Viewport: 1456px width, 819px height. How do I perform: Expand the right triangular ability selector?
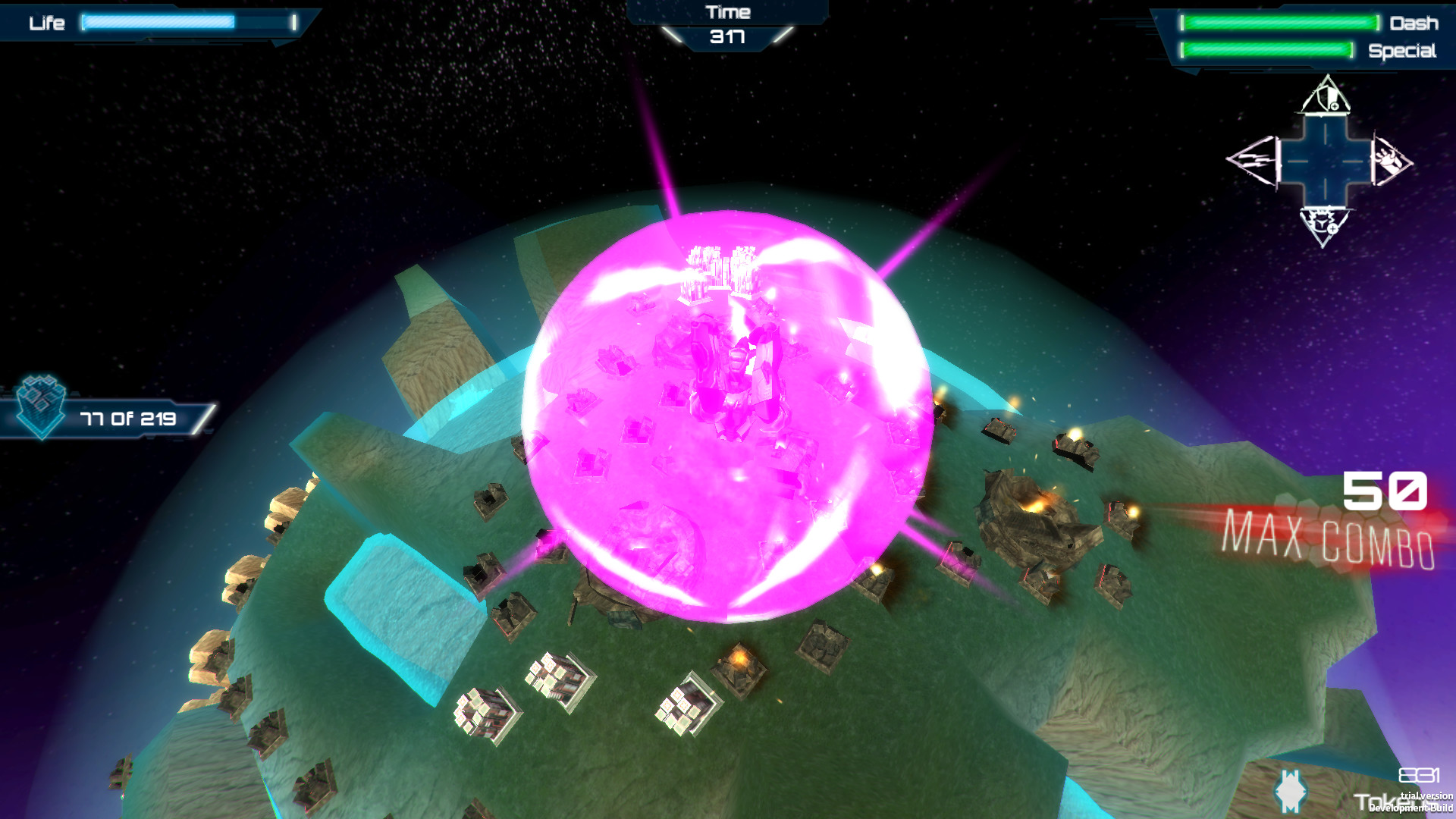(1389, 160)
